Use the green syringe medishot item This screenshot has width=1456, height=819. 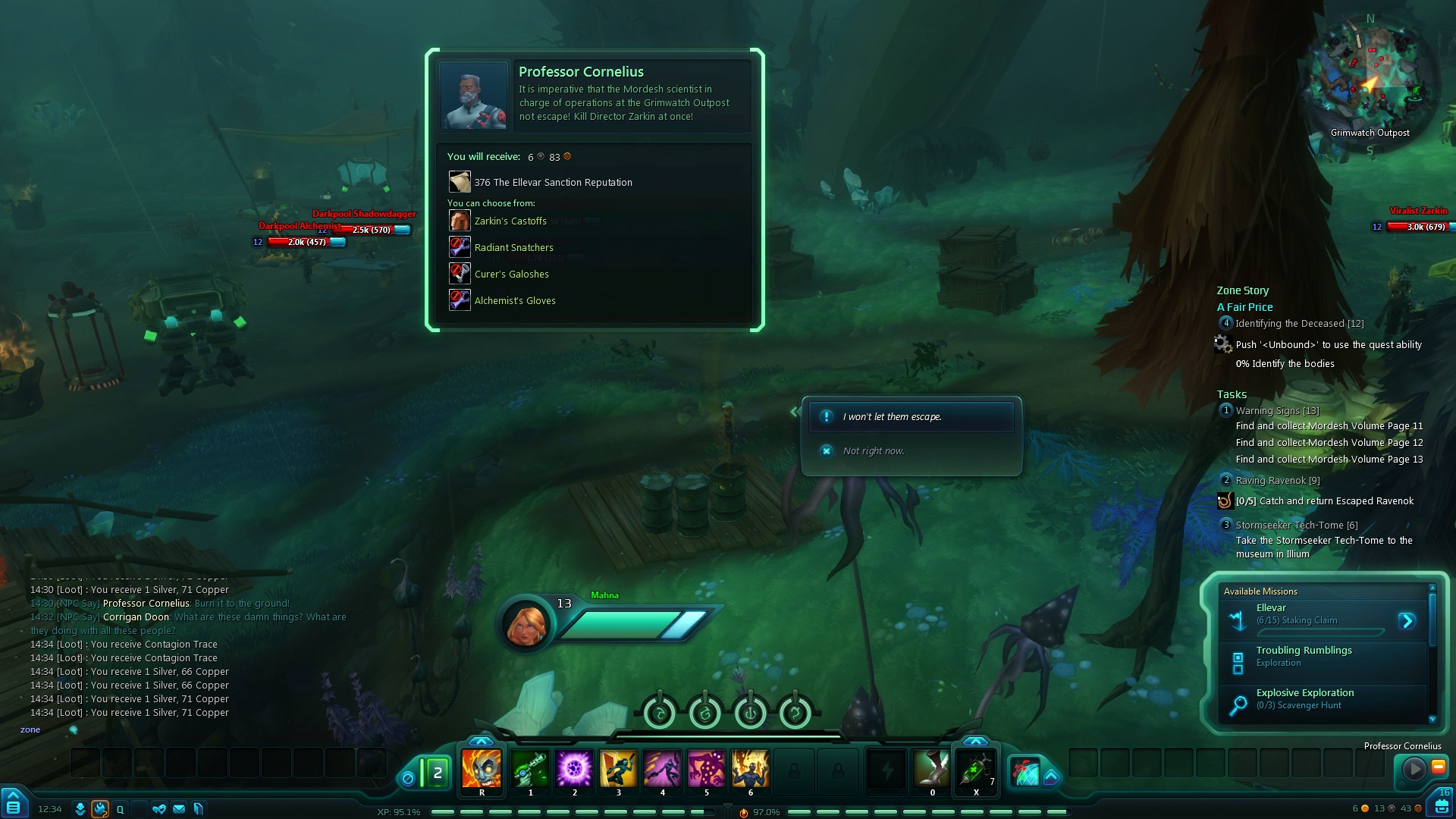976,769
